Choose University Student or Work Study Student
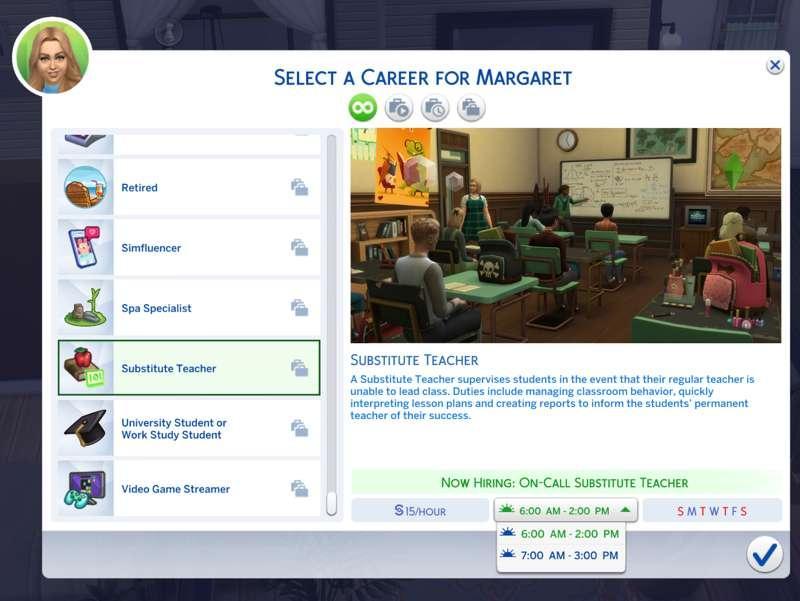This screenshot has height=601, width=800. point(188,429)
